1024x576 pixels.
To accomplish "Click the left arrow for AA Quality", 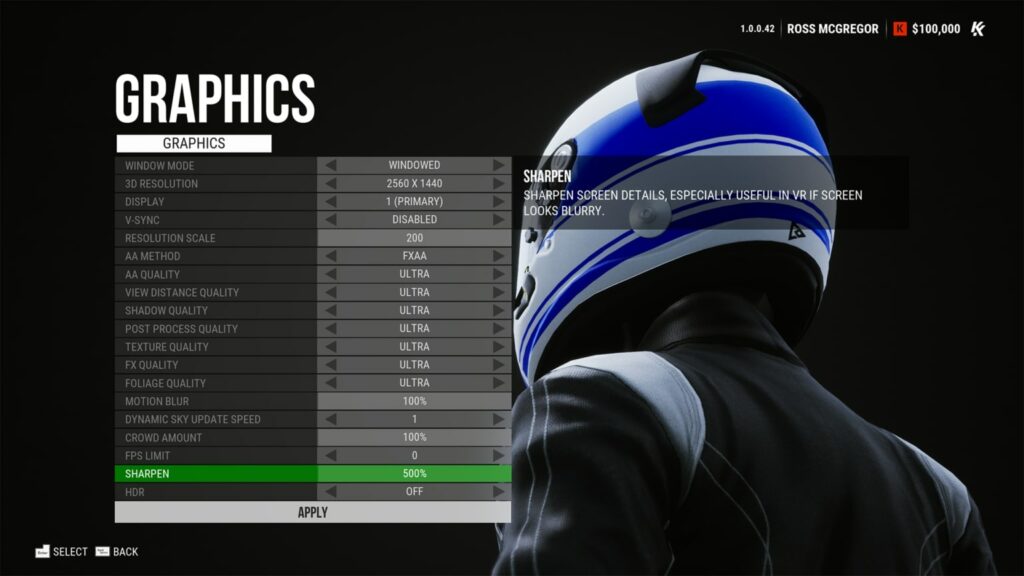I will [331, 274].
